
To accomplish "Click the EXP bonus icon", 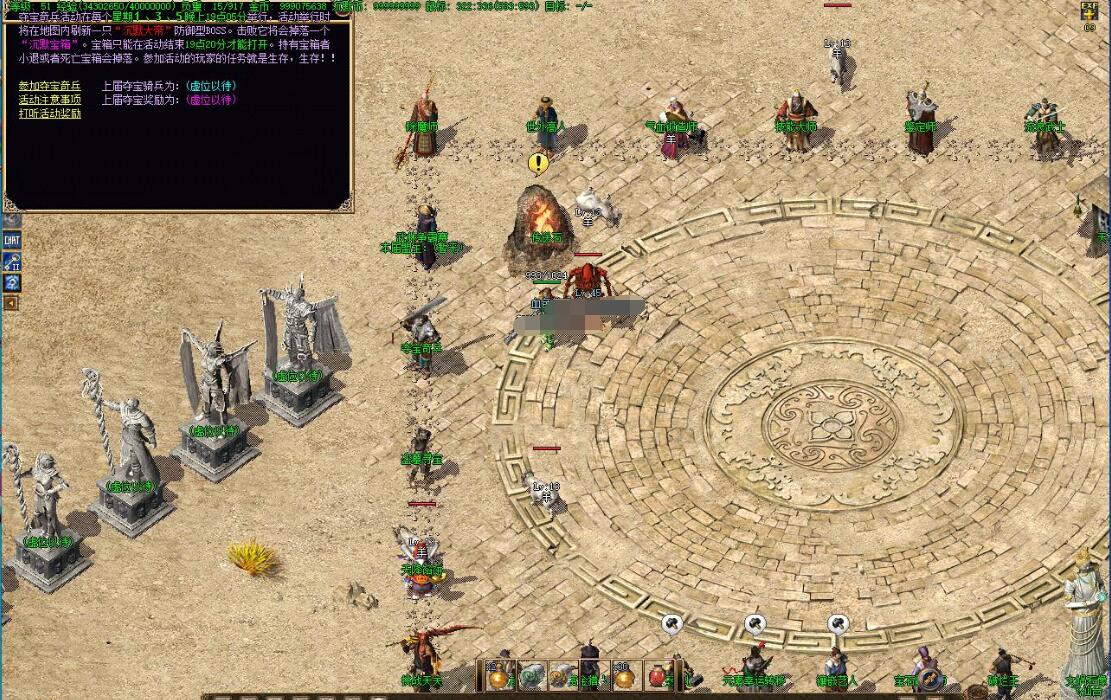I will [1089, 12].
